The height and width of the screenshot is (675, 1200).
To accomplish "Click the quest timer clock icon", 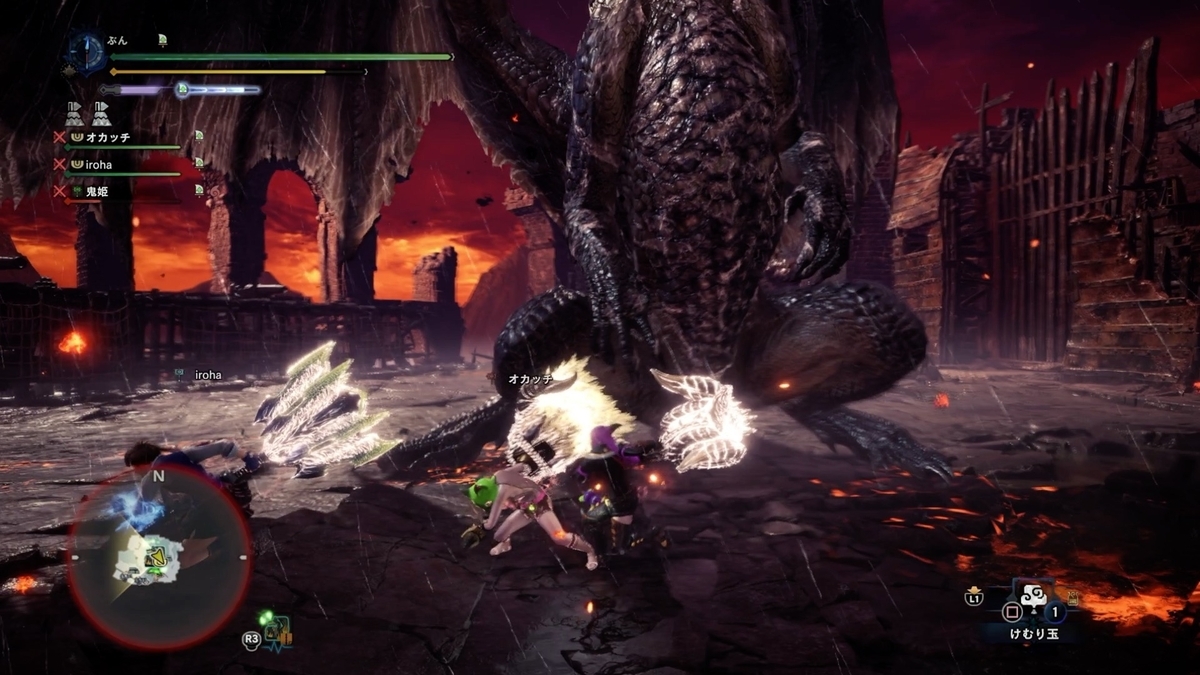I will 86,52.
